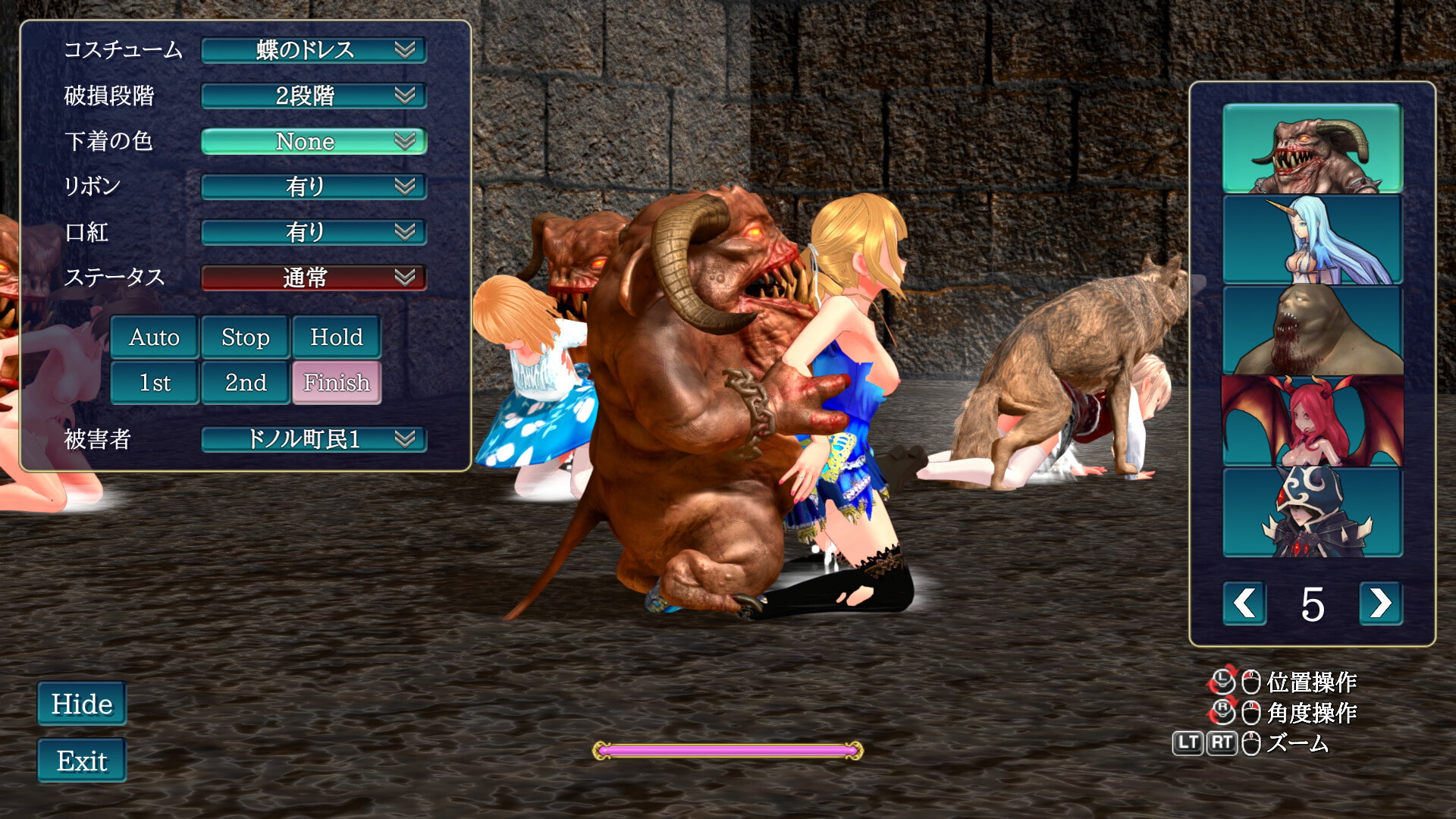Click the Stop button
The image size is (1456, 819).
pyautogui.click(x=246, y=337)
